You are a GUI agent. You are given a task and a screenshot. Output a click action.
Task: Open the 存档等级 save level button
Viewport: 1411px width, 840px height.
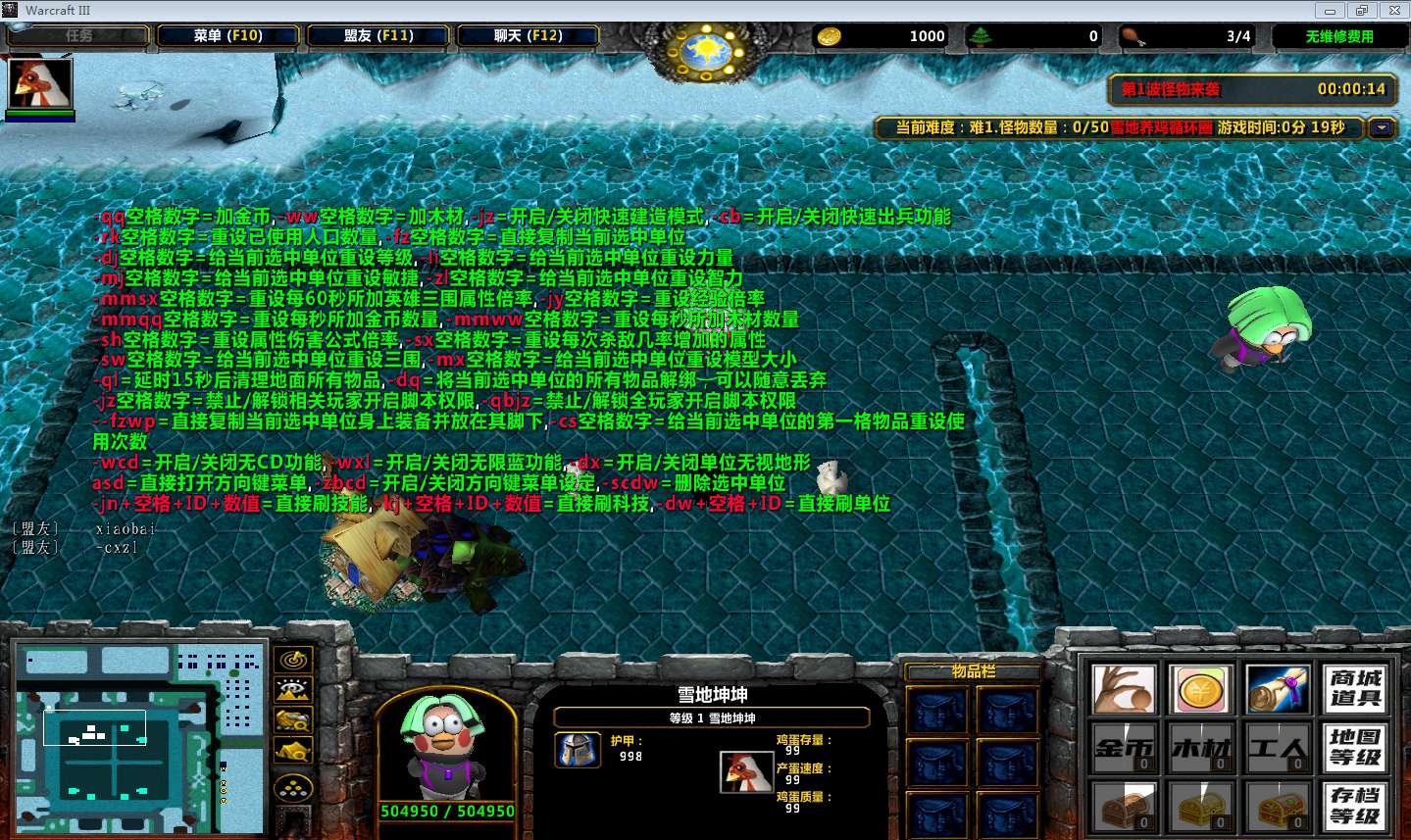(1355, 806)
